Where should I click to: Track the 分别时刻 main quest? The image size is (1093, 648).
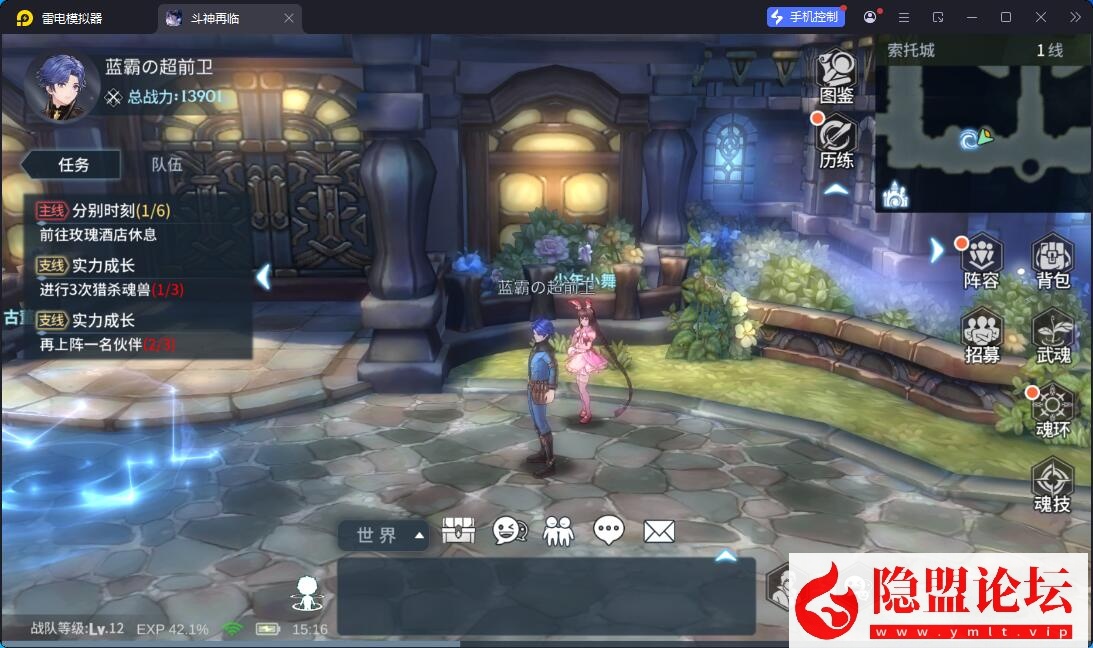coord(138,222)
